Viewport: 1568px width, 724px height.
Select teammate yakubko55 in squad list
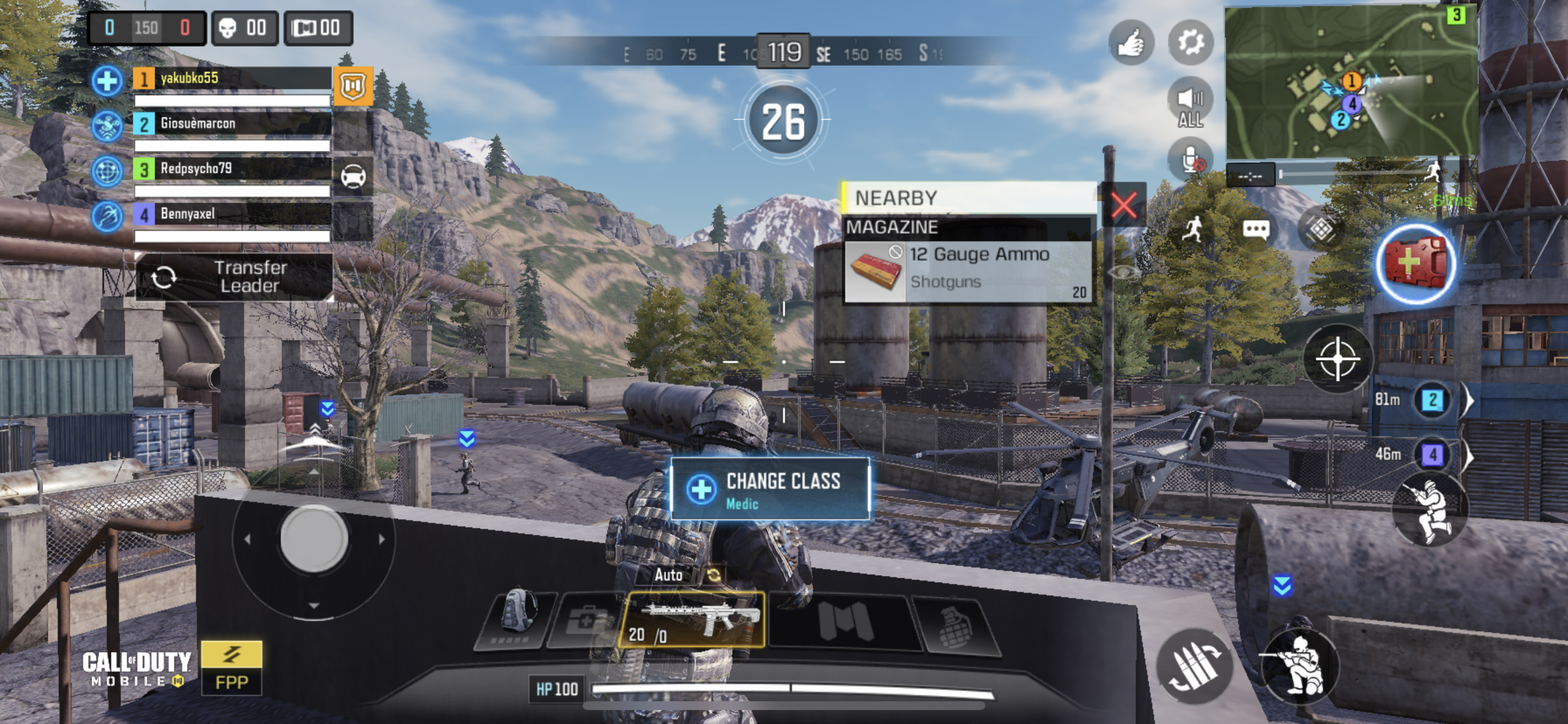(x=232, y=79)
